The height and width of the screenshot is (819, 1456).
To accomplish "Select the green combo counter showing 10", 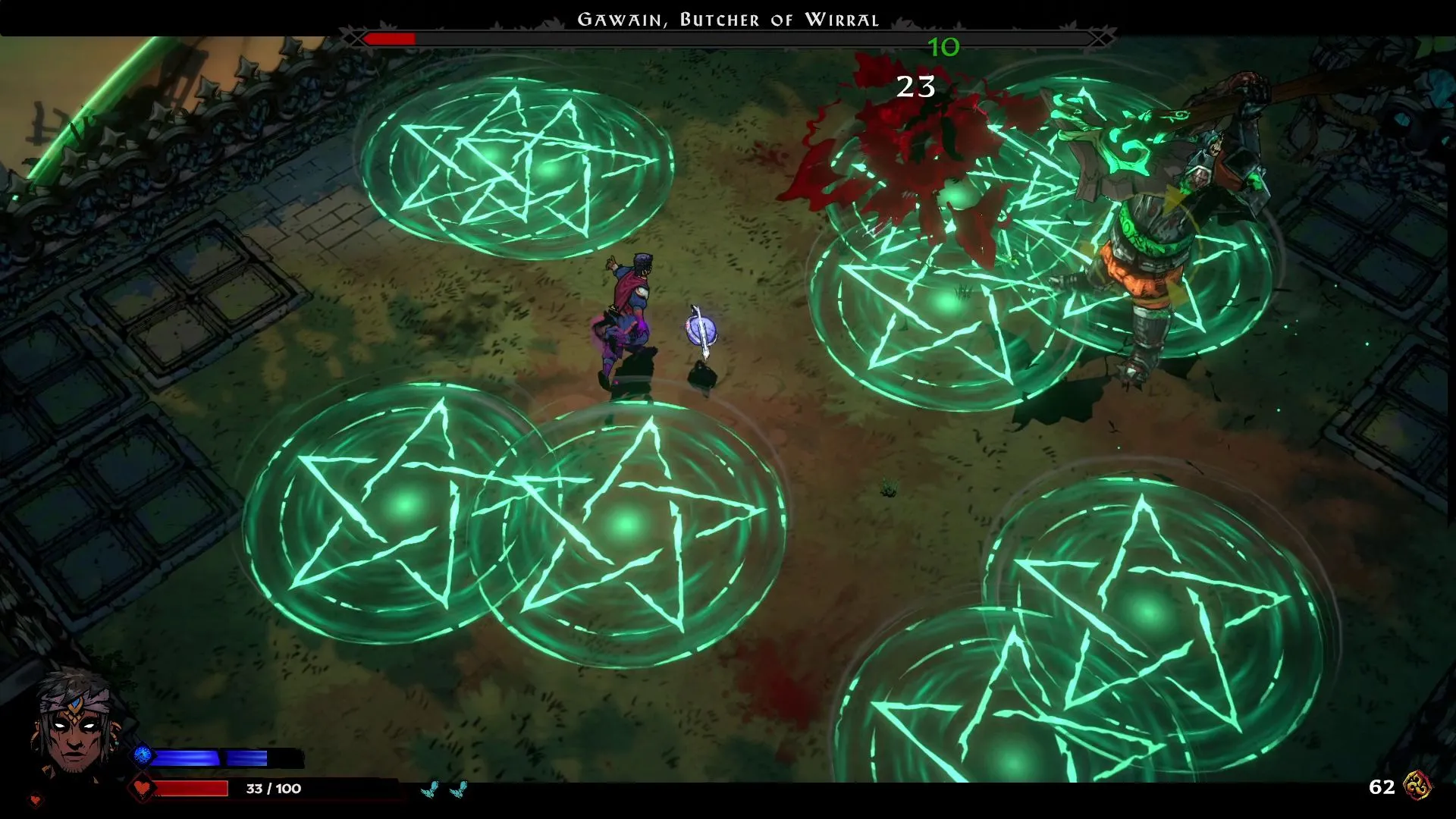I will coord(943,48).
